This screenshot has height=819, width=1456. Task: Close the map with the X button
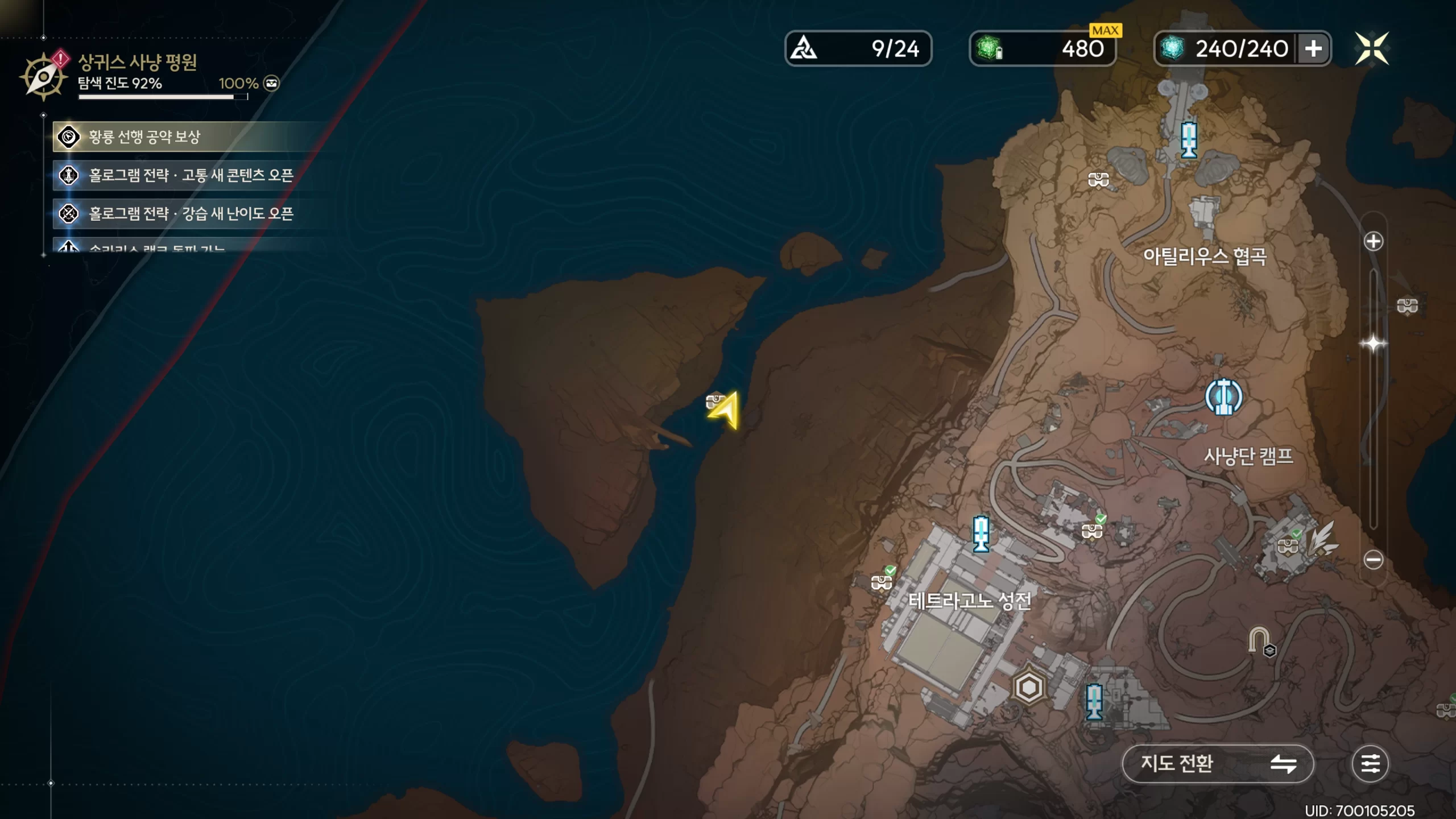point(1371,48)
